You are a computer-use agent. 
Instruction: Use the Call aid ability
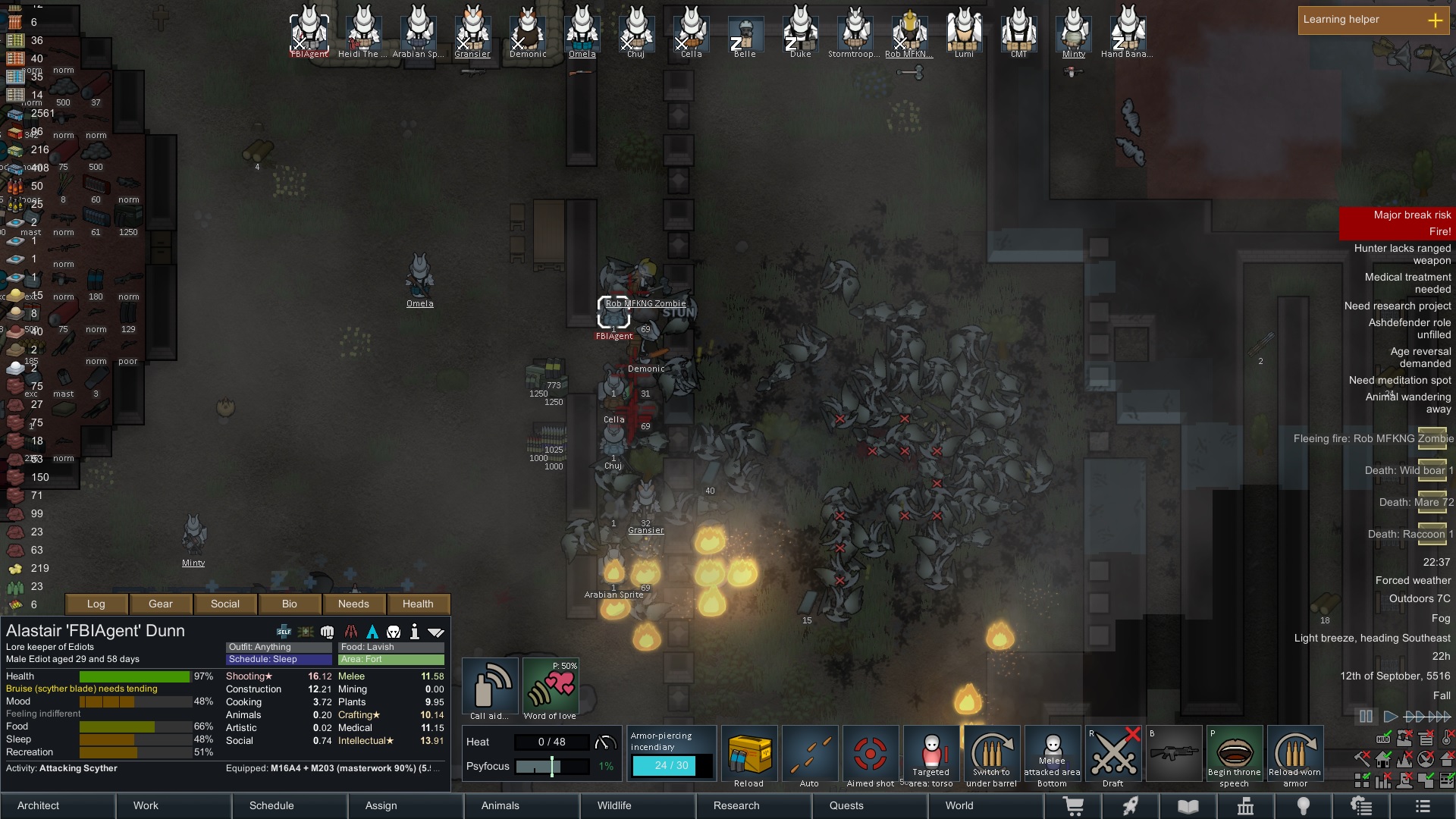(490, 688)
